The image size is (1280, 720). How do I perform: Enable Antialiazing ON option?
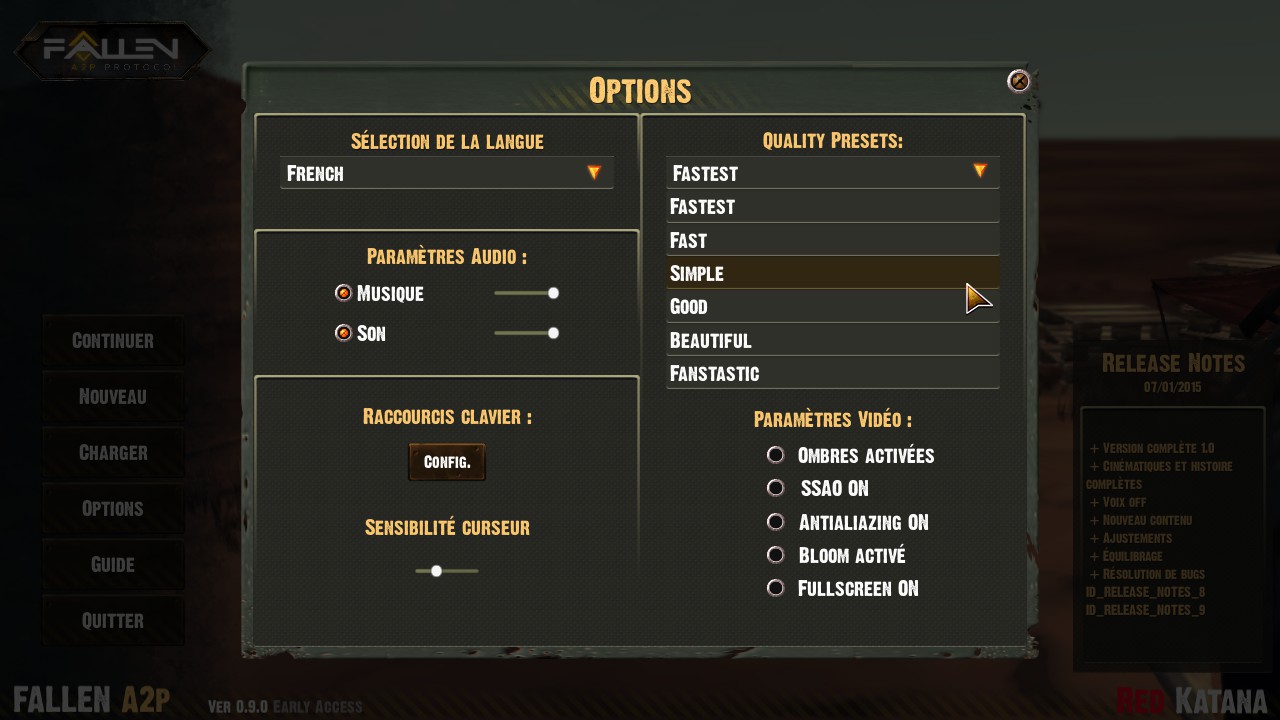coord(775,522)
